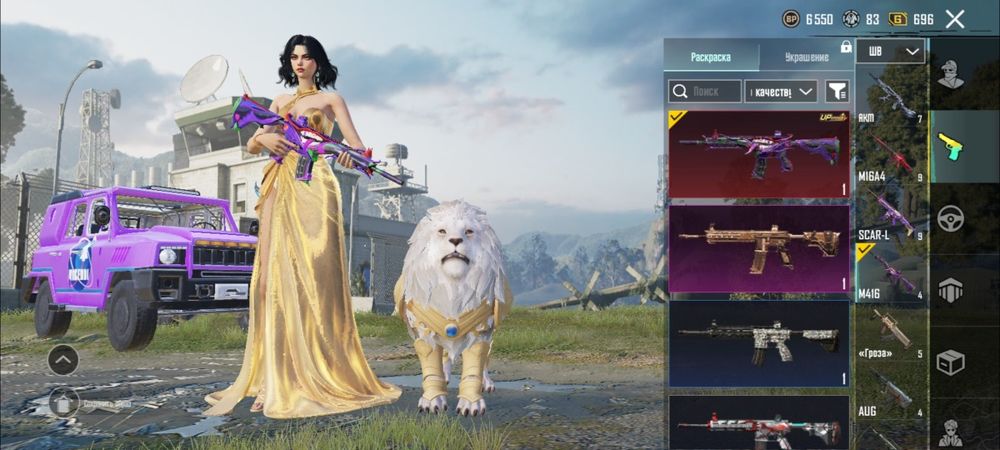Type in the Поиск search field

(x=705, y=91)
